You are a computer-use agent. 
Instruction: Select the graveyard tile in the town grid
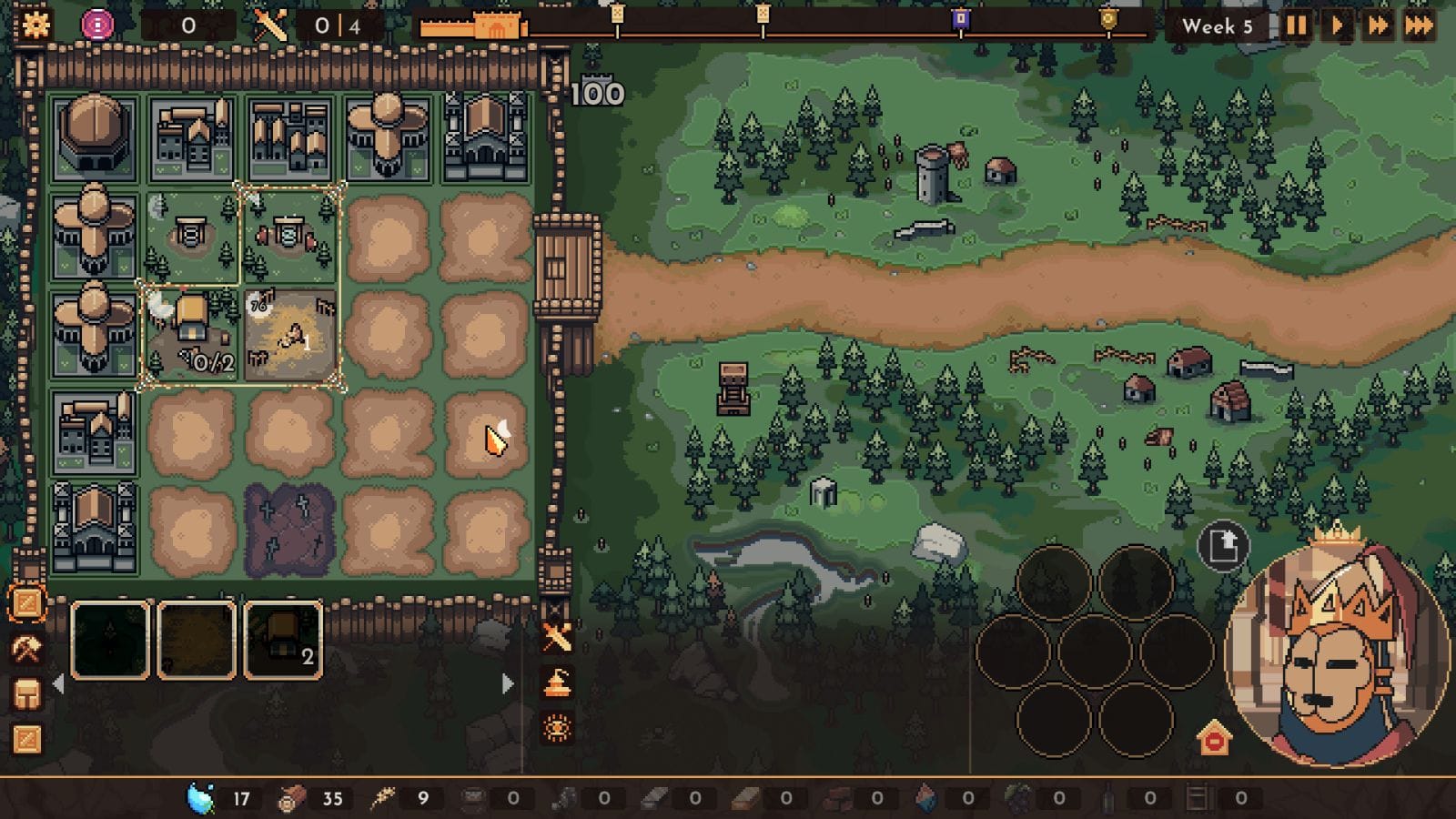[x=289, y=531]
